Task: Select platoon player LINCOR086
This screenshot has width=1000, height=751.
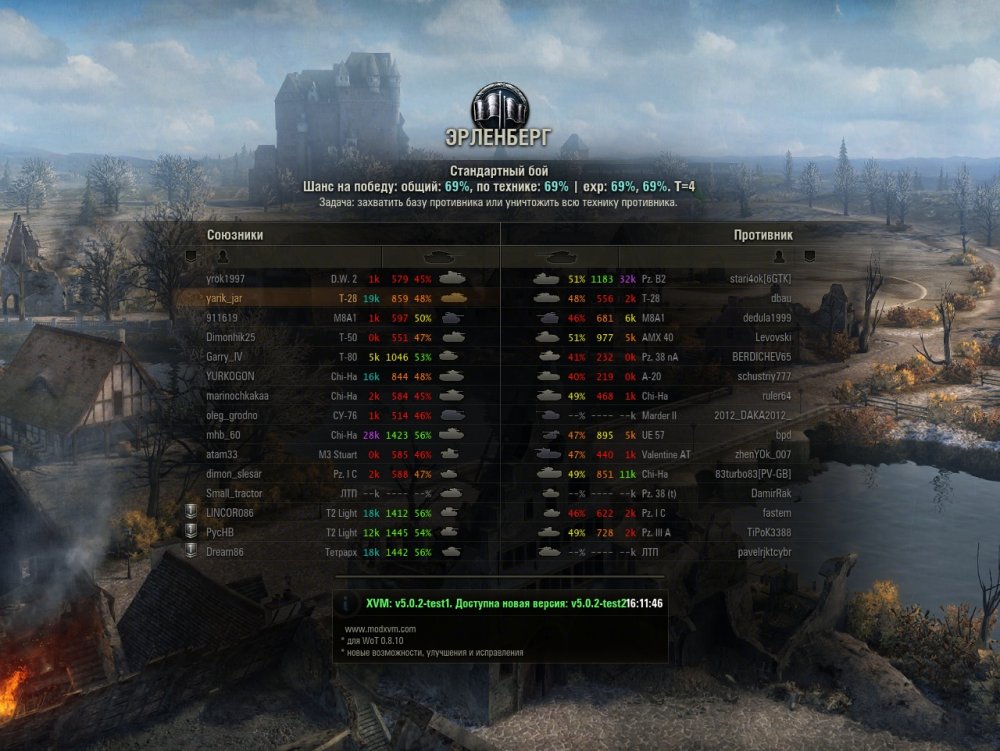Action: point(230,513)
